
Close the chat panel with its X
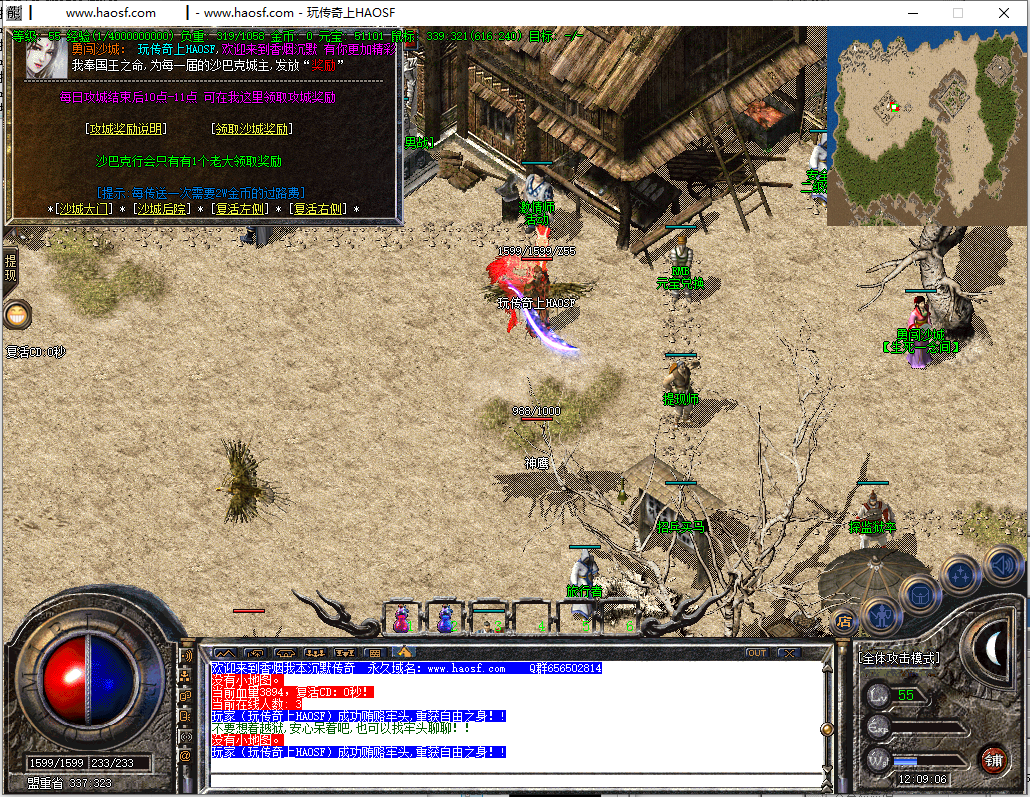(x=789, y=653)
